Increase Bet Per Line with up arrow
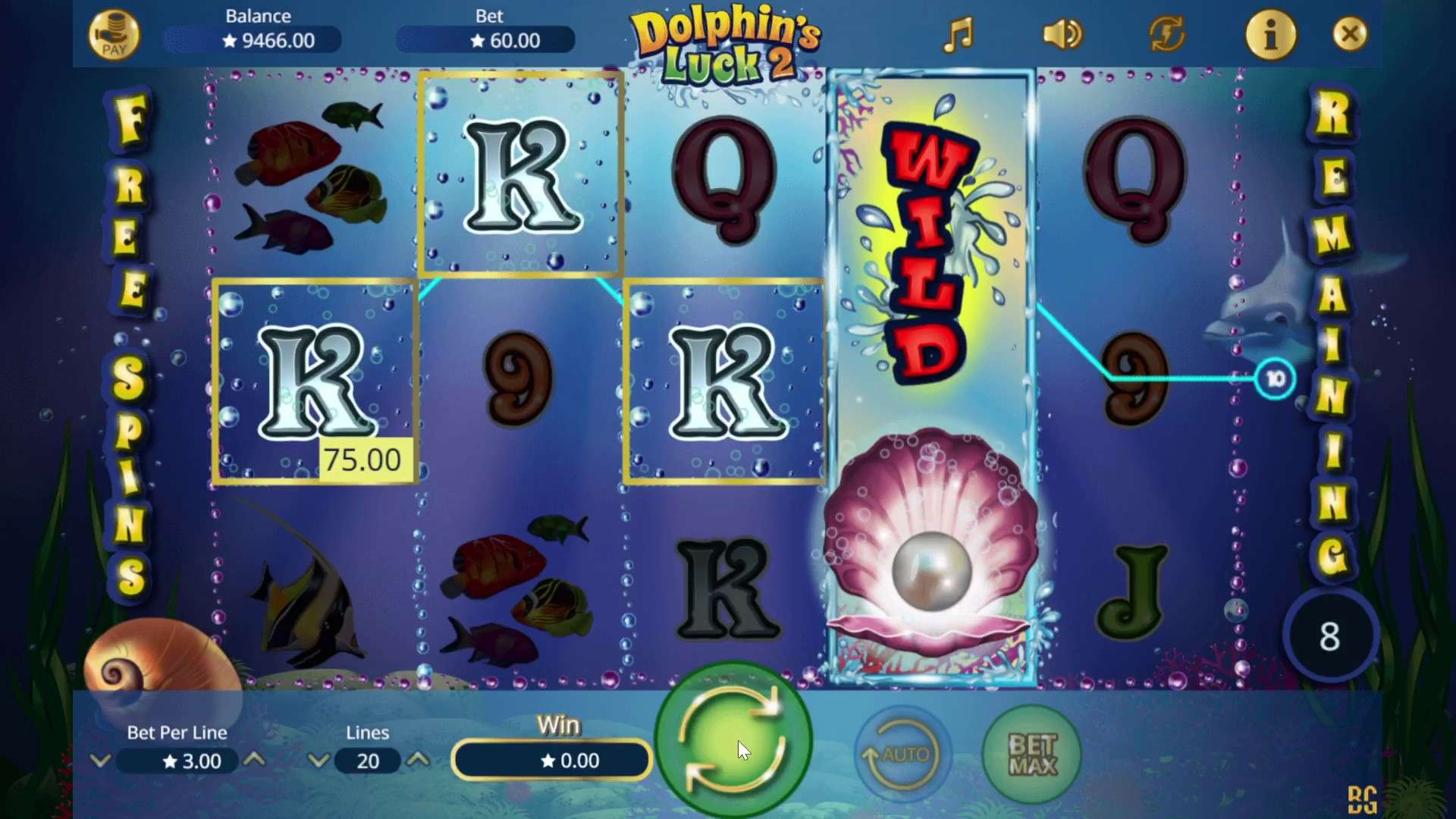Viewport: 1456px width, 819px height. (255, 759)
